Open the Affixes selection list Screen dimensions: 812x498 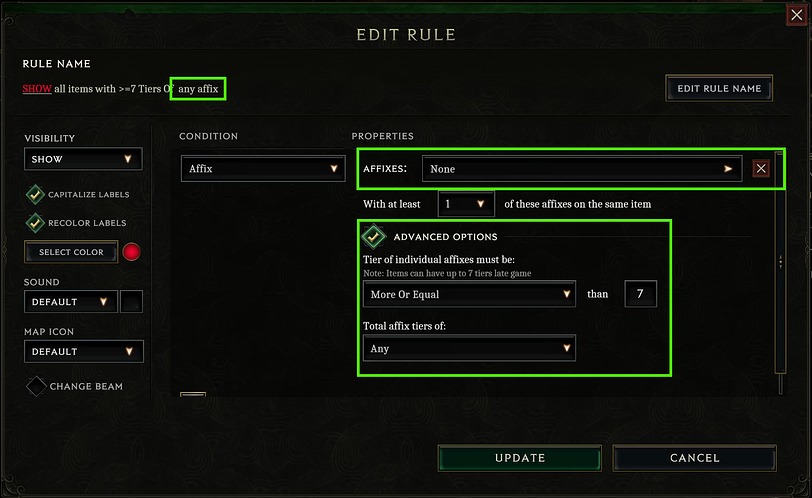(x=581, y=169)
